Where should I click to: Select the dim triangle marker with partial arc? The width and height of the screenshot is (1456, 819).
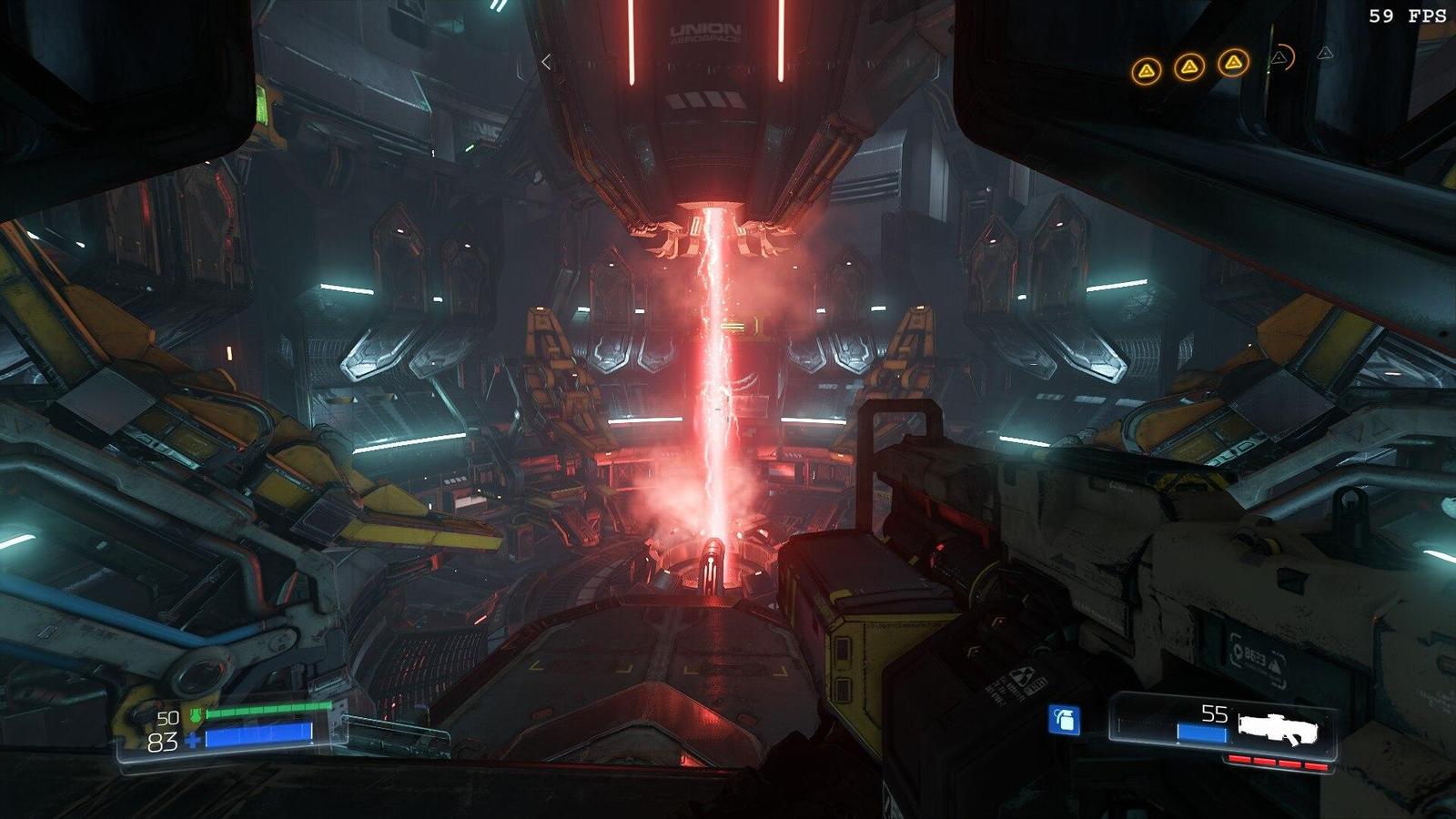click(x=1281, y=58)
